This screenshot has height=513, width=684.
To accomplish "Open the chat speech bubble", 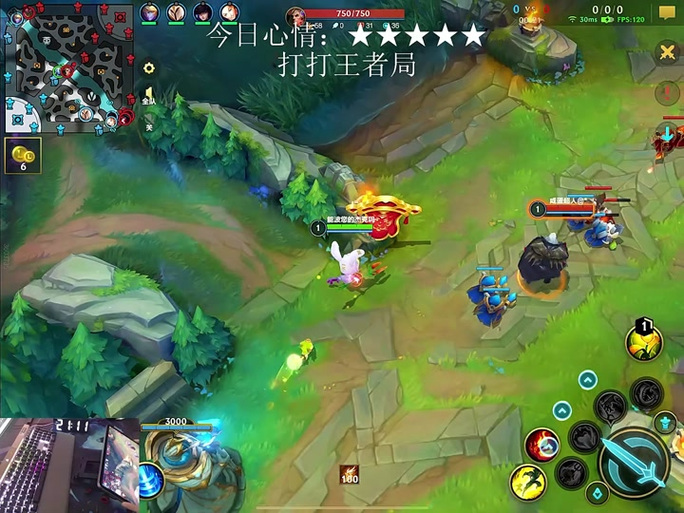I will coord(667,13).
